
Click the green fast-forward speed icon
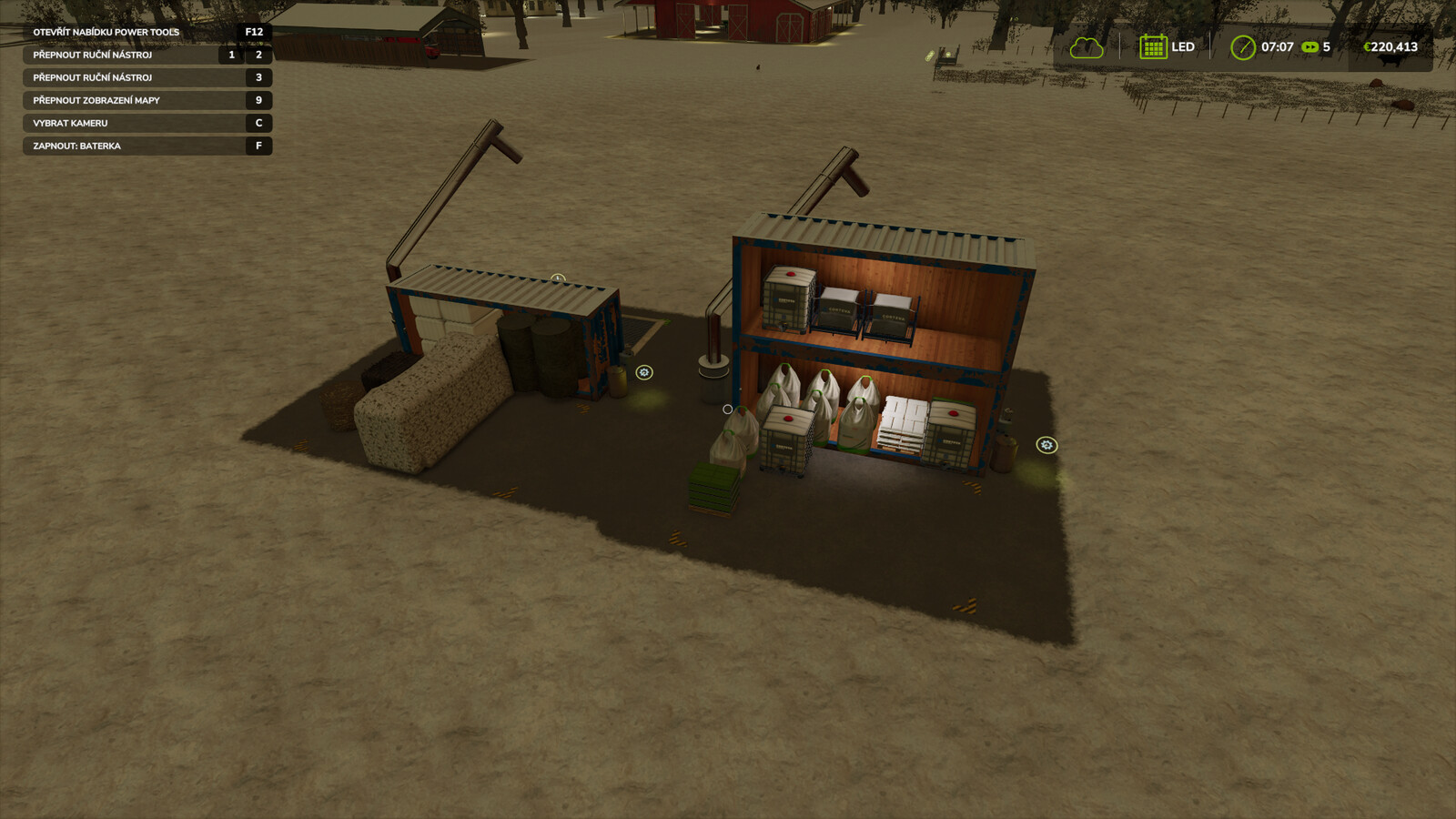pos(1310,46)
